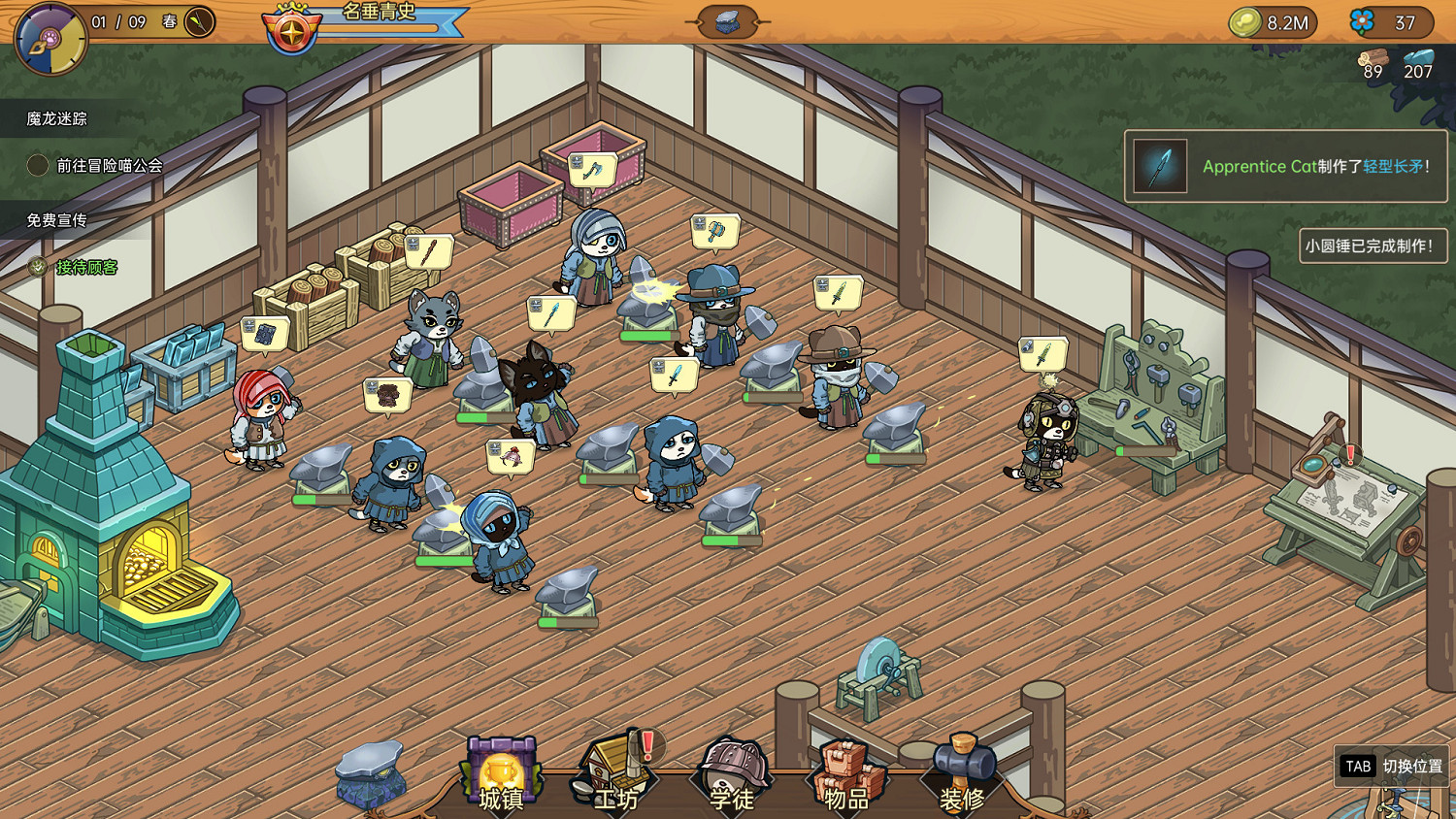Image resolution: width=1456 pixels, height=819 pixels.
Task: Click the hammer speech bubble above the hatted cat
Action: tap(715, 231)
